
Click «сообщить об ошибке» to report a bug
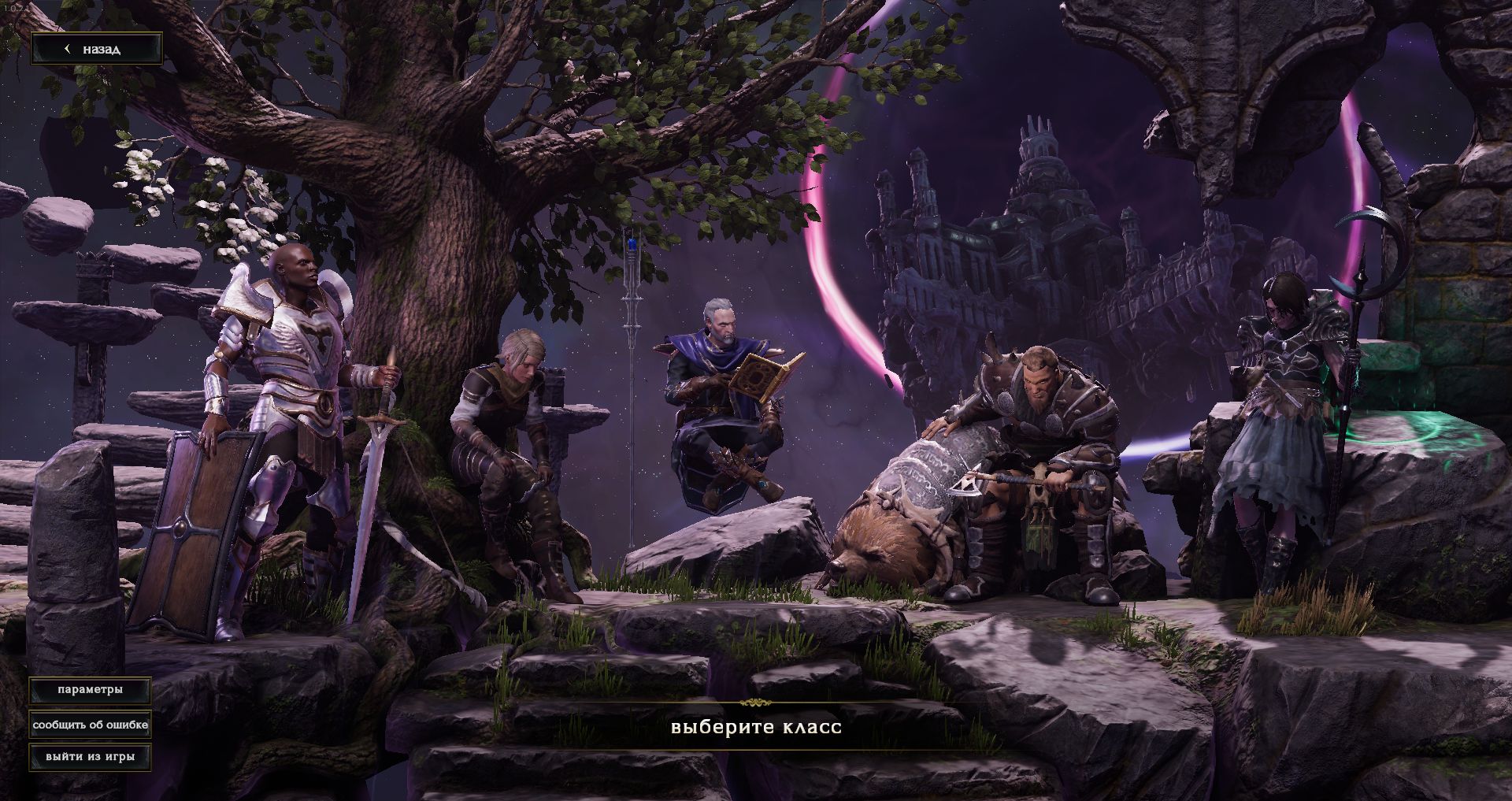(x=90, y=725)
